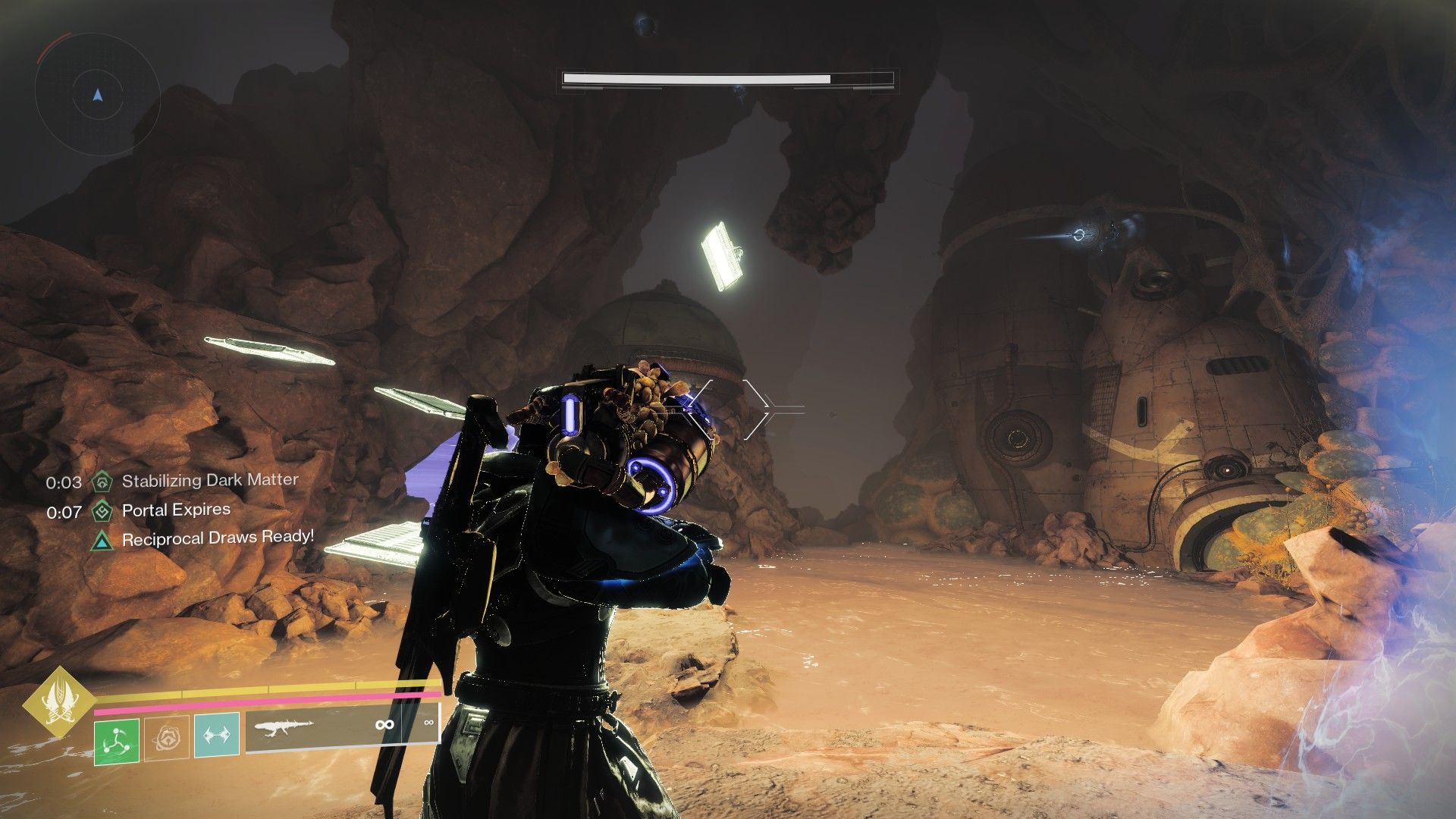This screenshot has height=819, width=1456.
Task: Click the compass arrow on the radar
Action: tap(96, 96)
